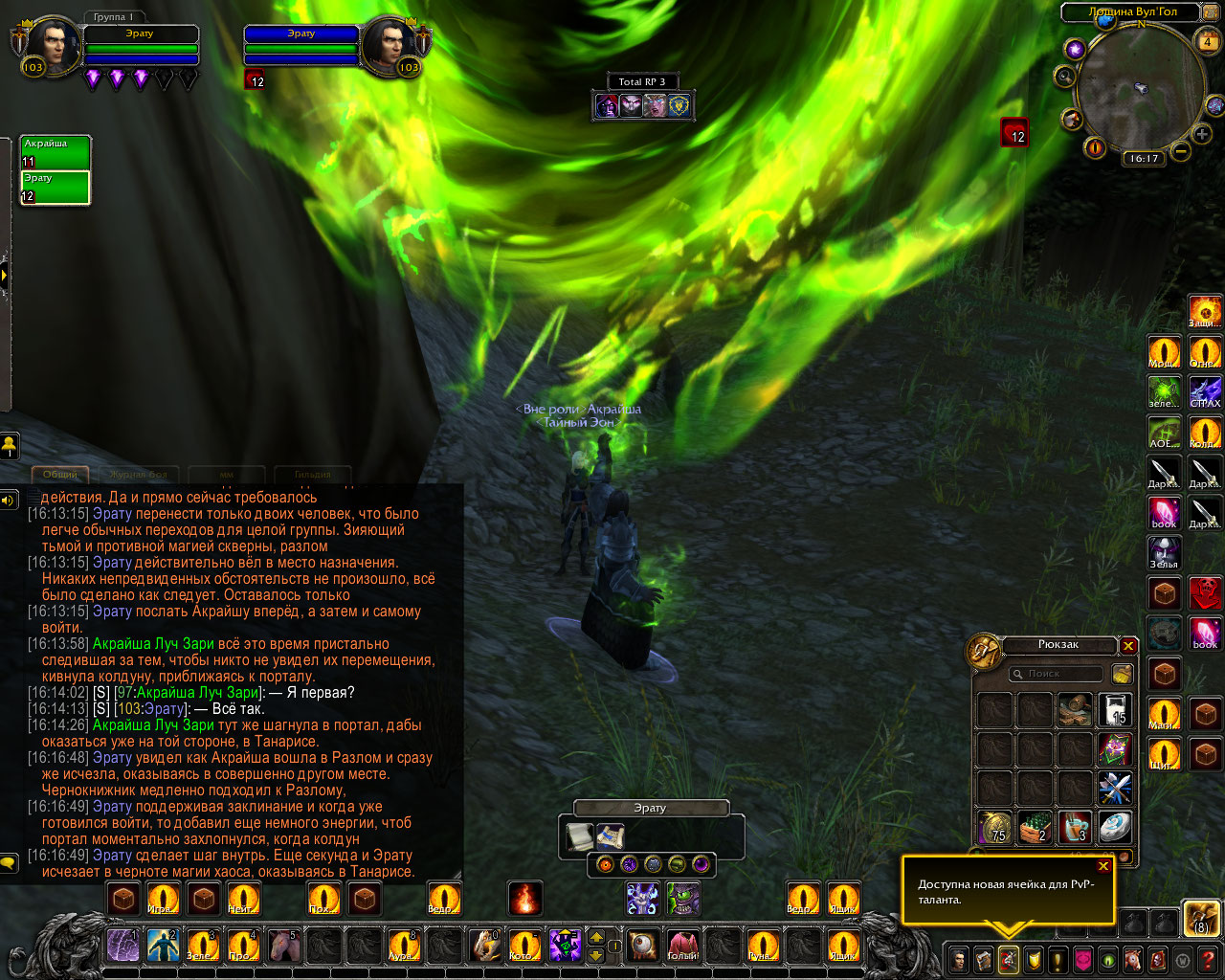Screen dimensions: 1225x980
Task: Use the bottle crate item with count 2
Action: tap(1035, 827)
